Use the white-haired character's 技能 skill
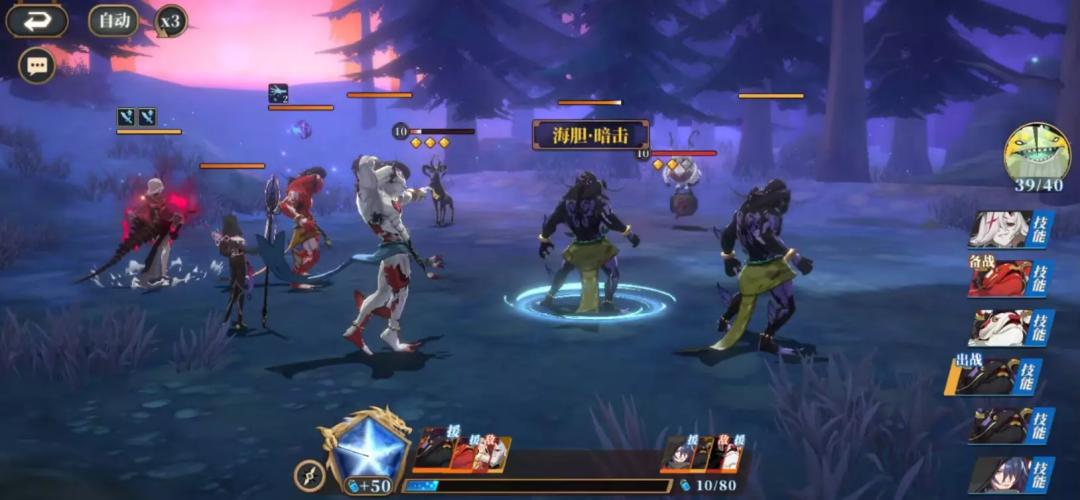Screen dimensions: 1080x500 pos(1011,229)
